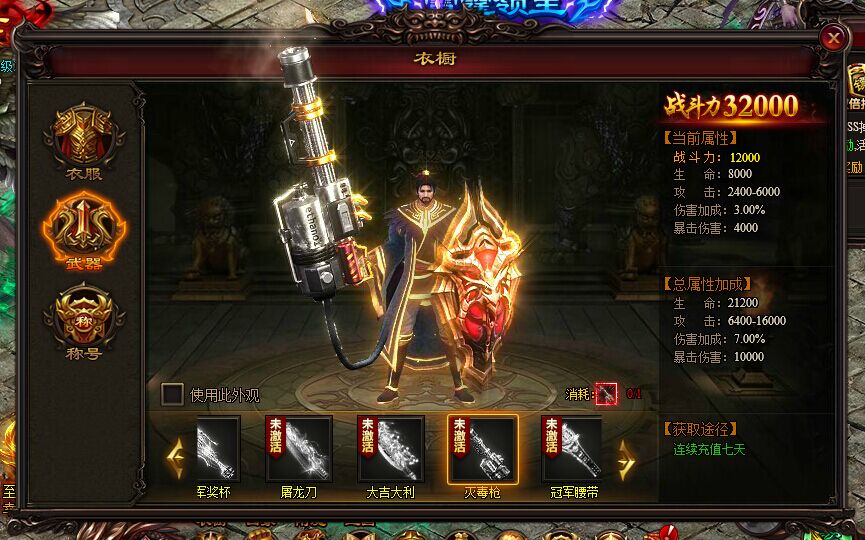Image resolution: width=865 pixels, height=540 pixels.
Task: Choose the 冠军腰带 weapon skin
Action: tap(573, 449)
